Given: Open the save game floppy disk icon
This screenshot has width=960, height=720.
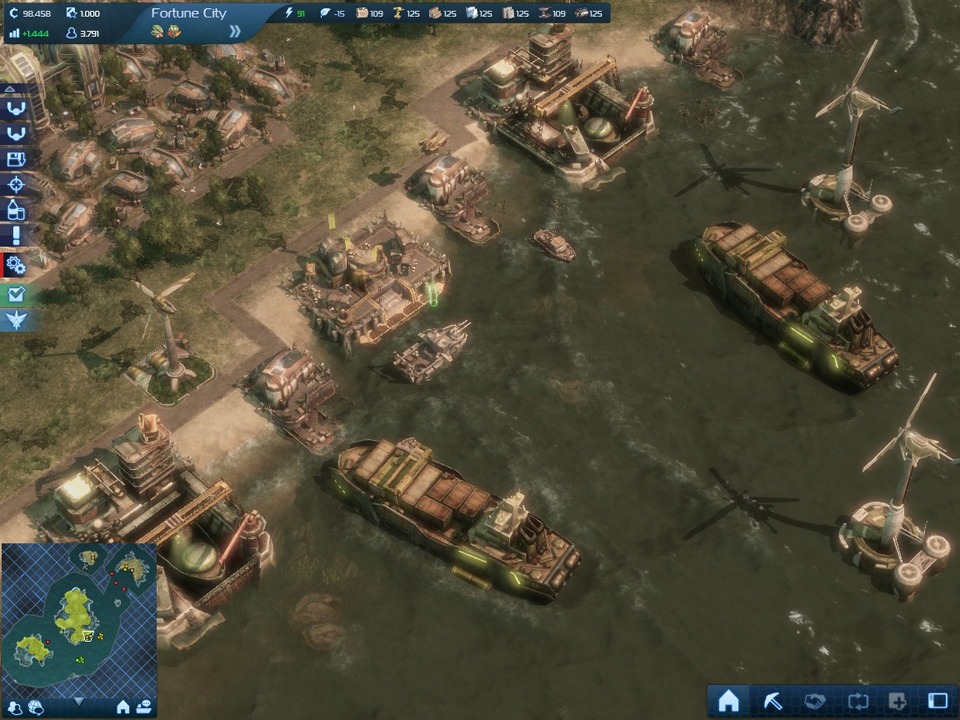Looking at the screenshot, I should (x=16, y=159).
